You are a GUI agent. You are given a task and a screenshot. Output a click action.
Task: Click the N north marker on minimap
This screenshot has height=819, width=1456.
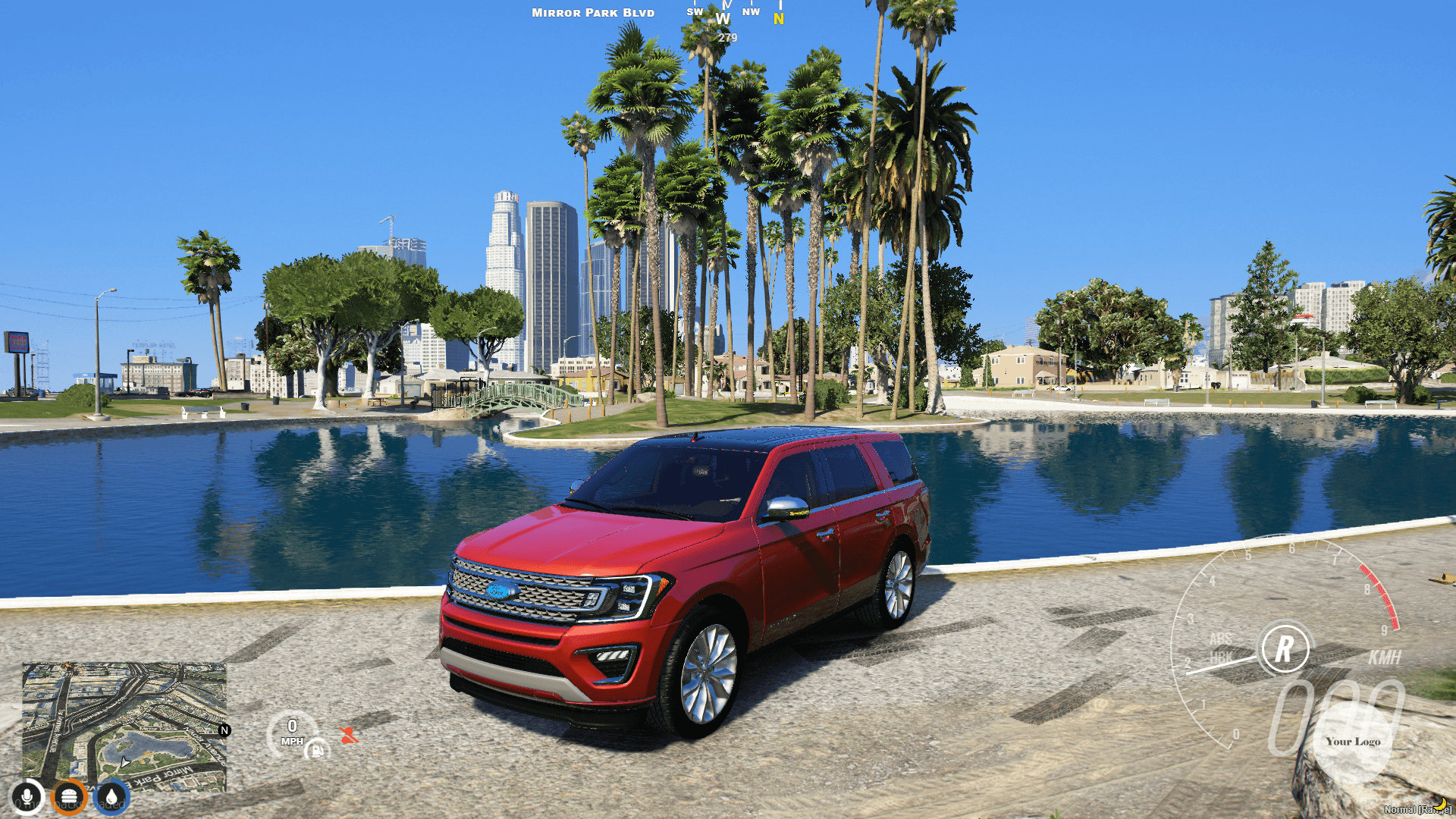[x=224, y=730]
